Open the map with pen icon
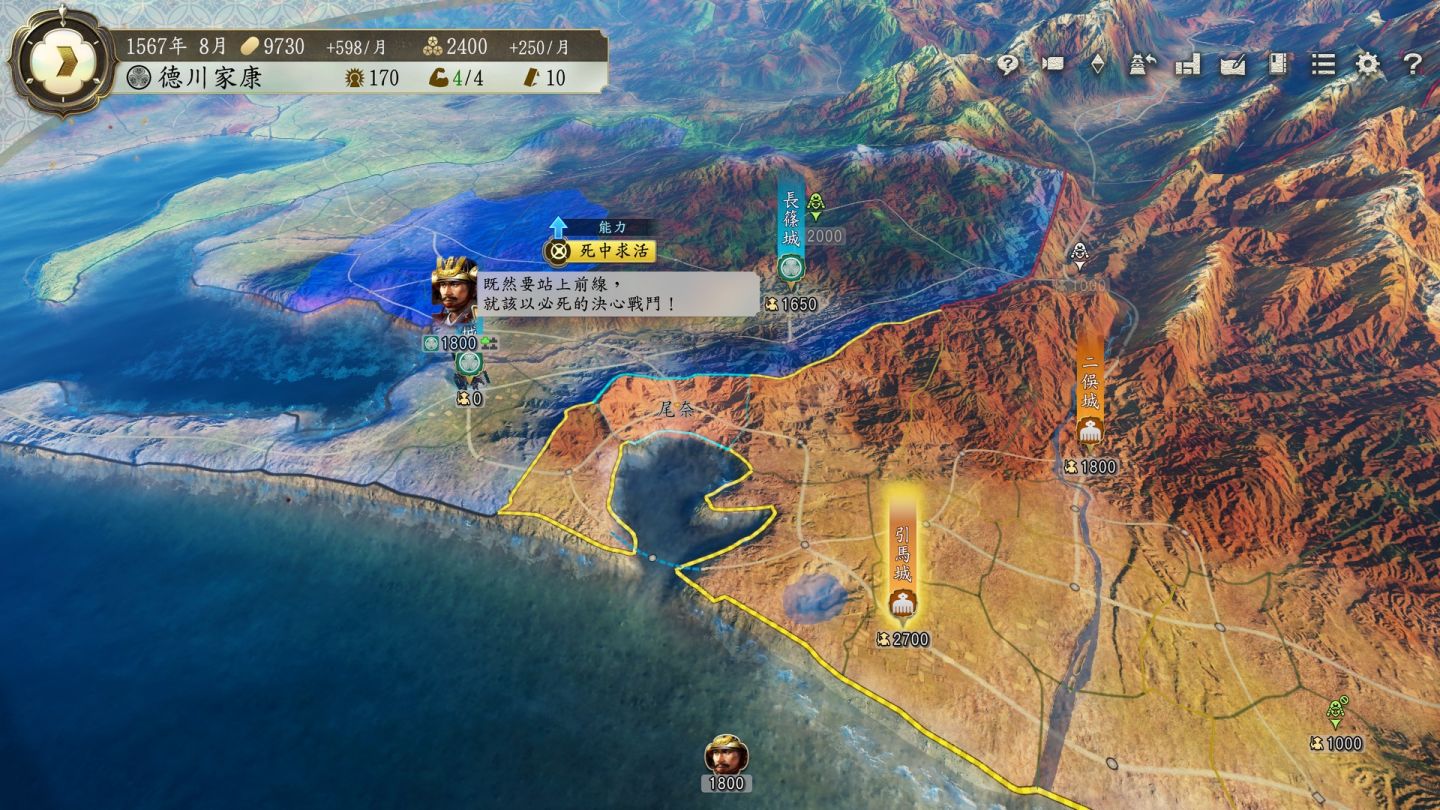Image resolution: width=1440 pixels, height=810 pixels. tap(1233, 64)
